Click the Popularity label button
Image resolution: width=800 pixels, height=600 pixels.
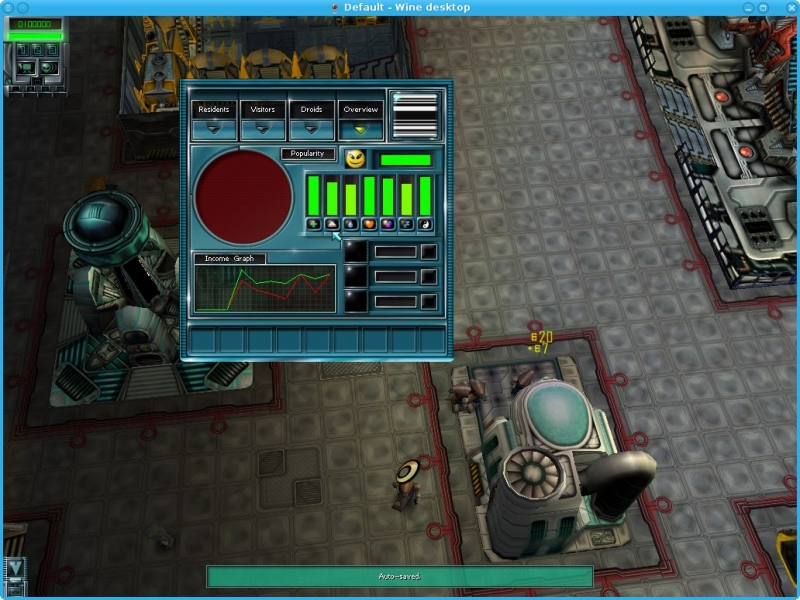tap(308, 154)
